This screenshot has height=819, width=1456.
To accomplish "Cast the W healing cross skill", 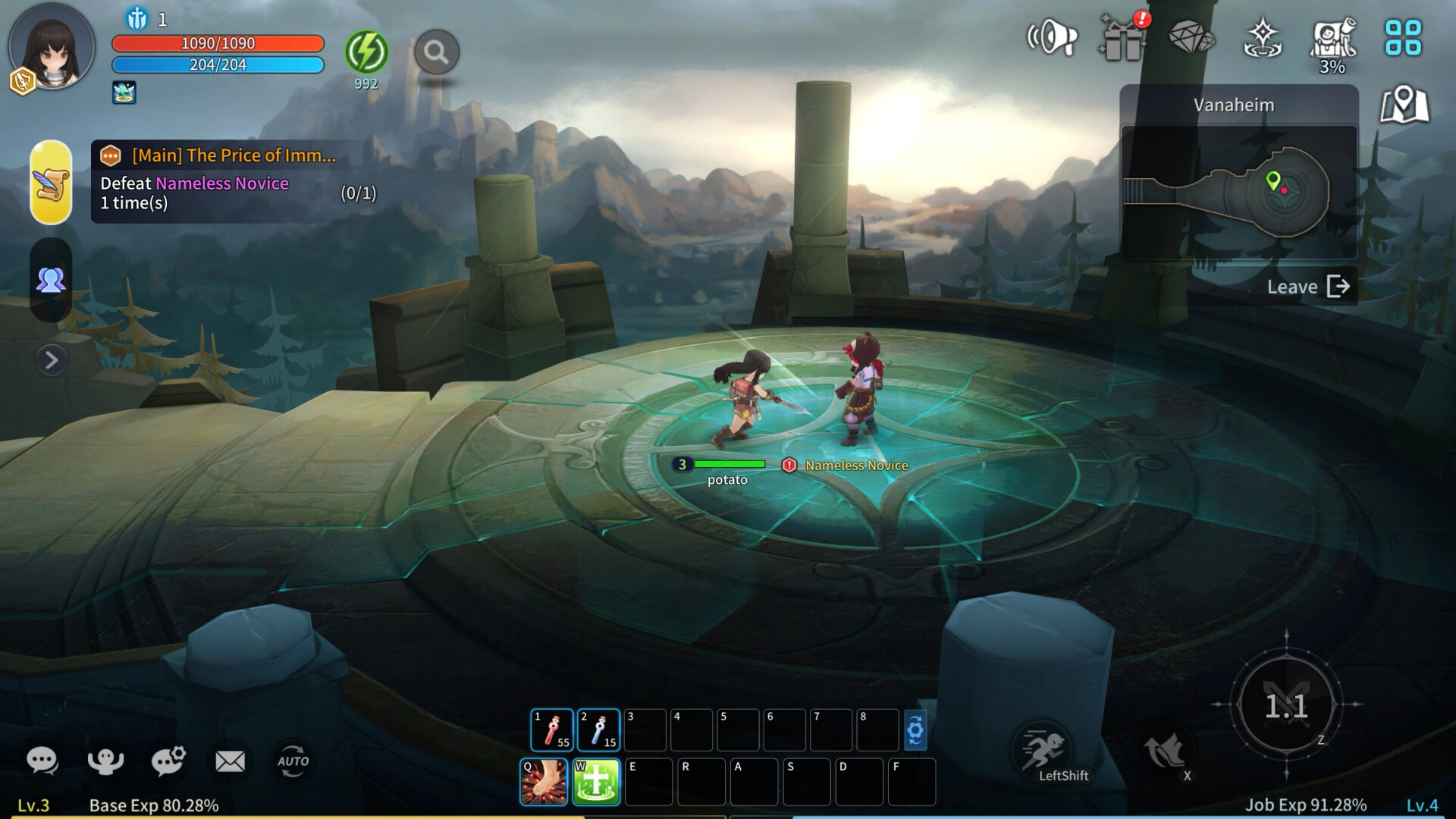I will (597, 780).
